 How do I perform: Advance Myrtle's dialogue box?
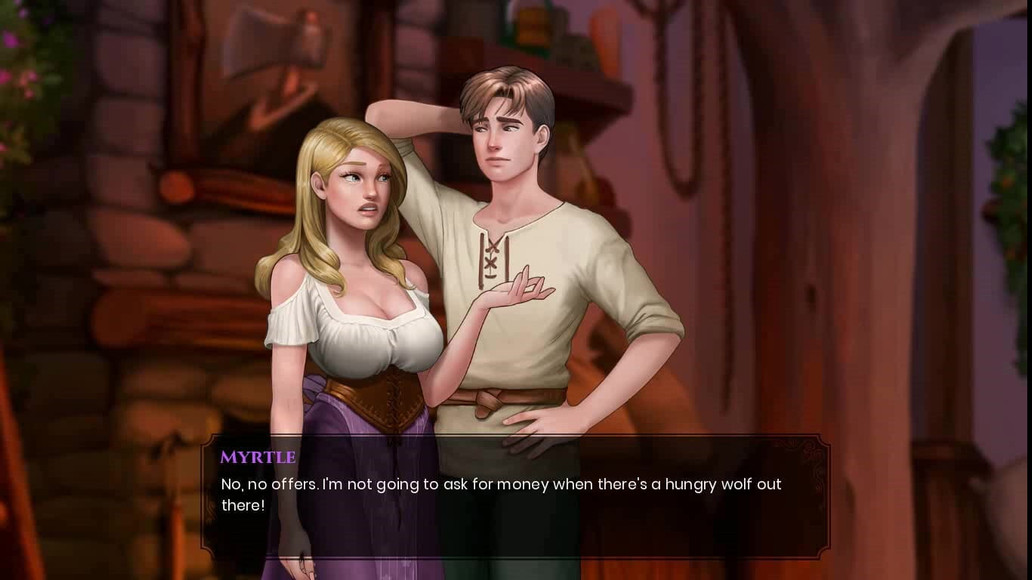point(515,496)
